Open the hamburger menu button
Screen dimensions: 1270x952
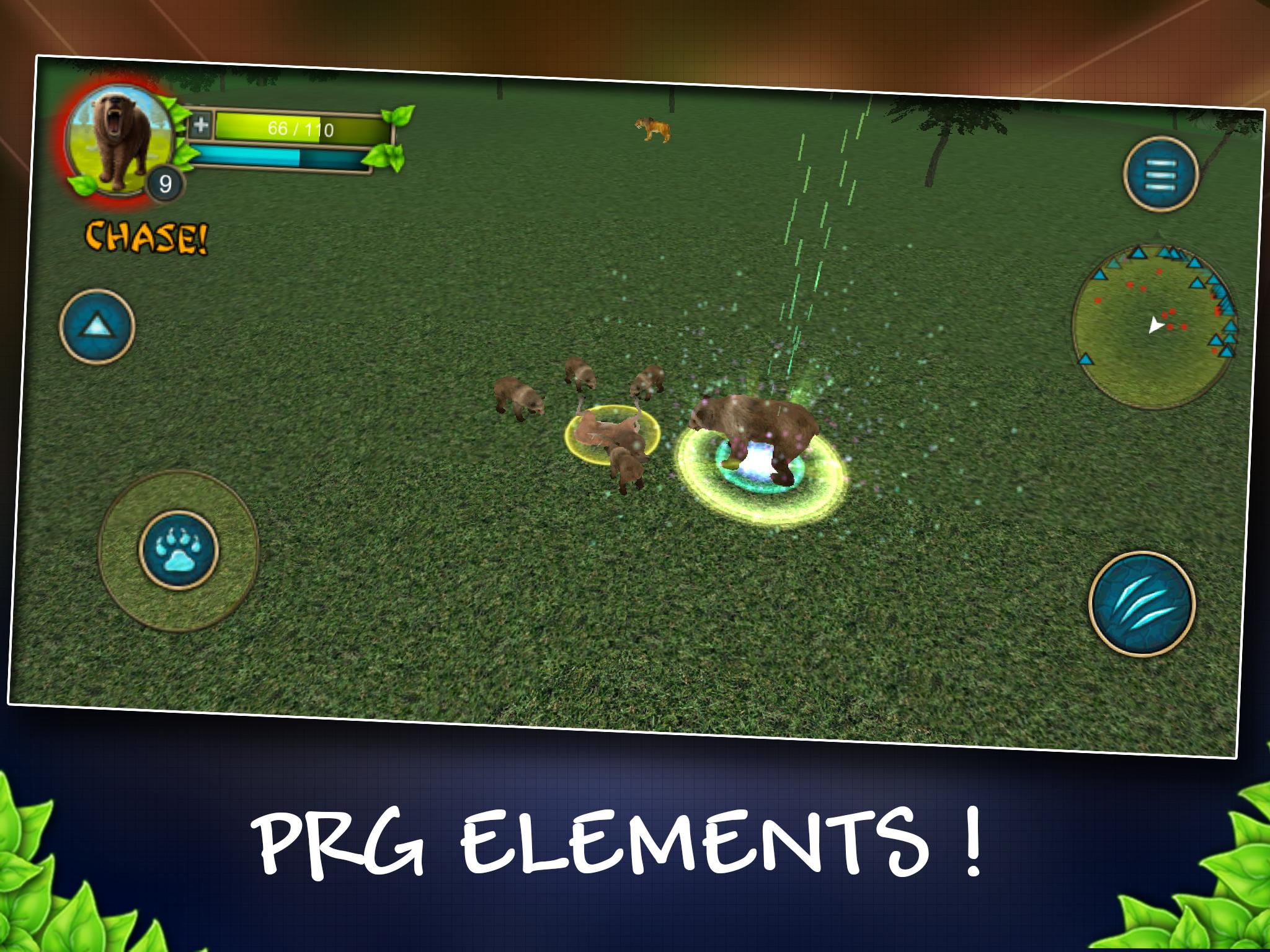click(1160, 174)
